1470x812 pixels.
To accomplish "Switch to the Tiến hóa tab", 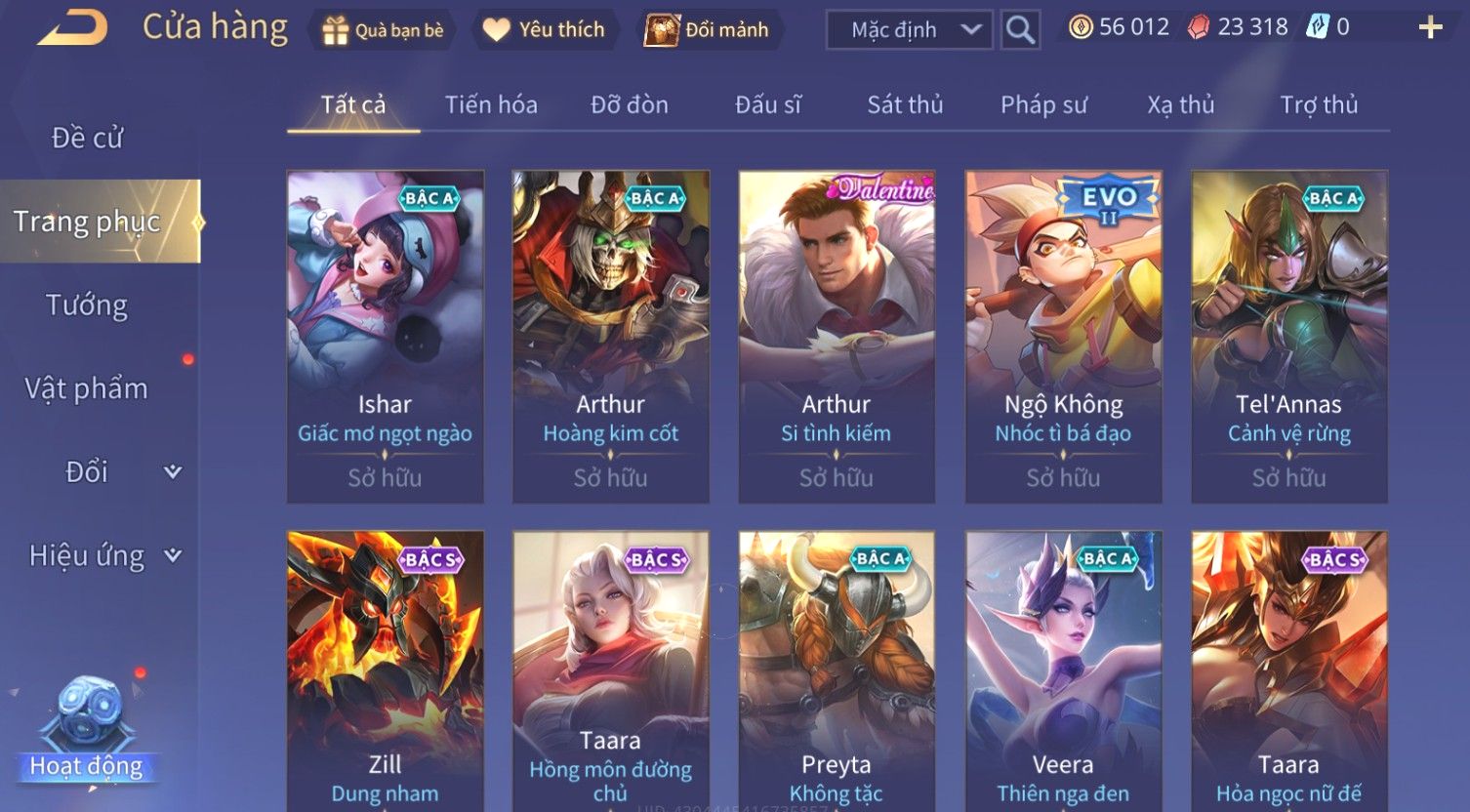I will [x=491, y=104].
